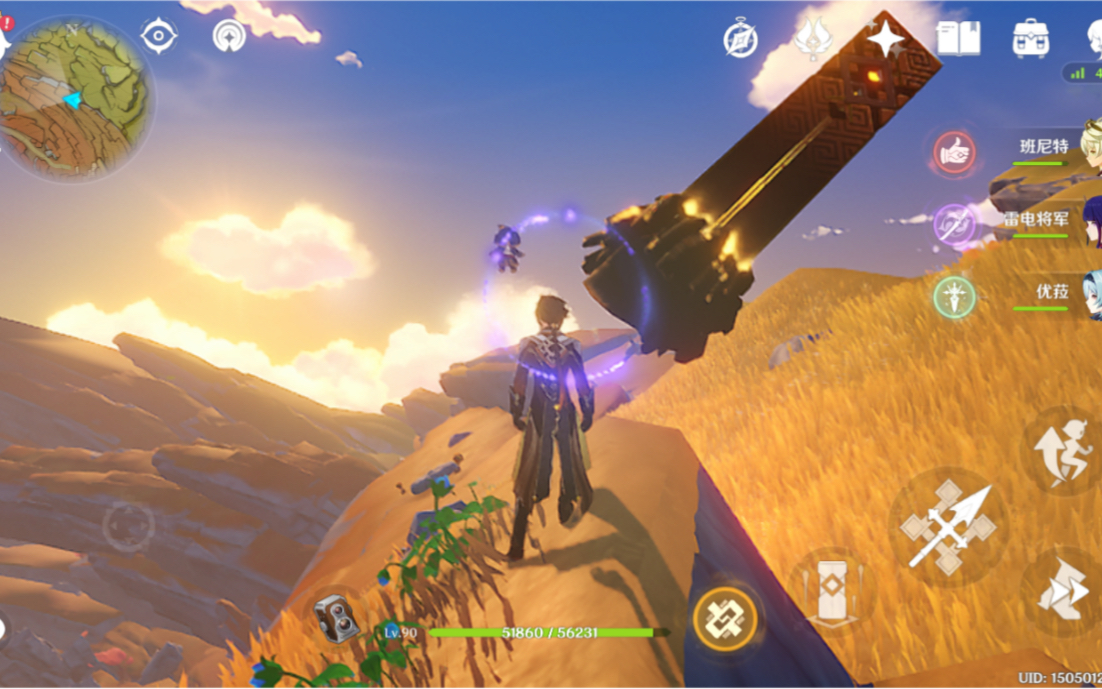Open the winged multiplayer icon
Viewport: 1102px width, 689px height.
[812, 39]
